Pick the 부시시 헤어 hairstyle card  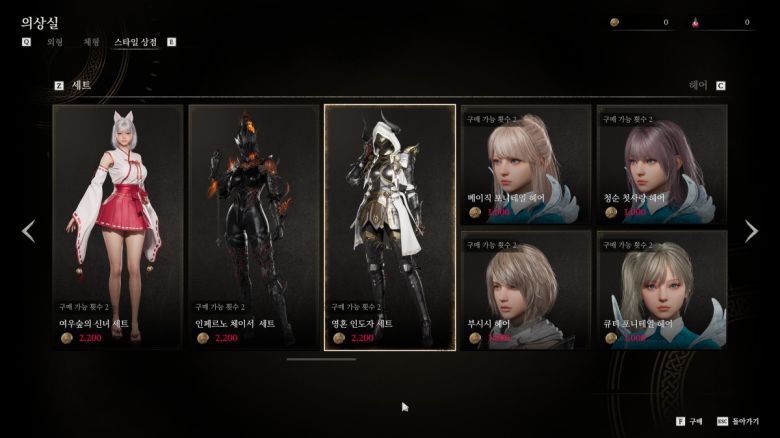pos(525,290)
